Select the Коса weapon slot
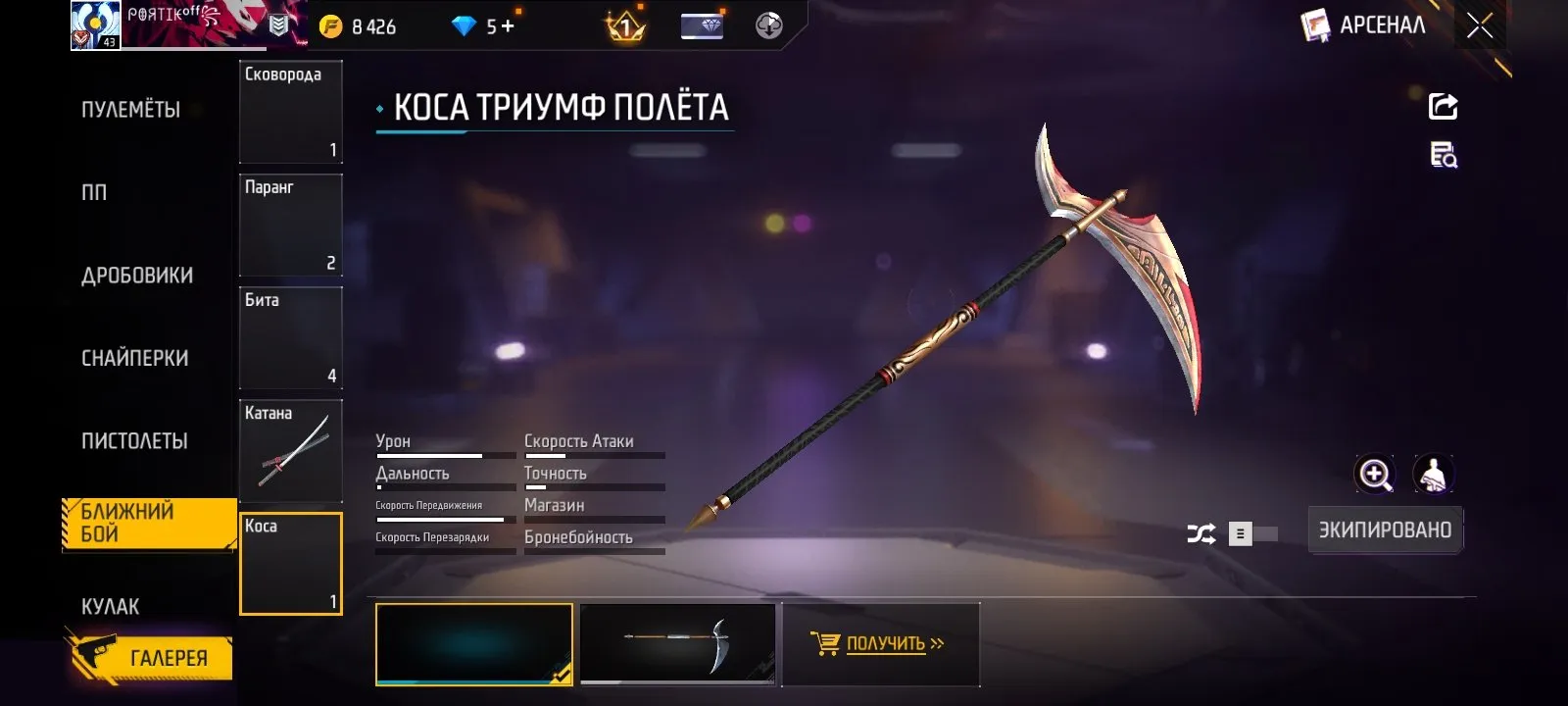This screenshot has height=706, width=1568. [x=290, y=564]
